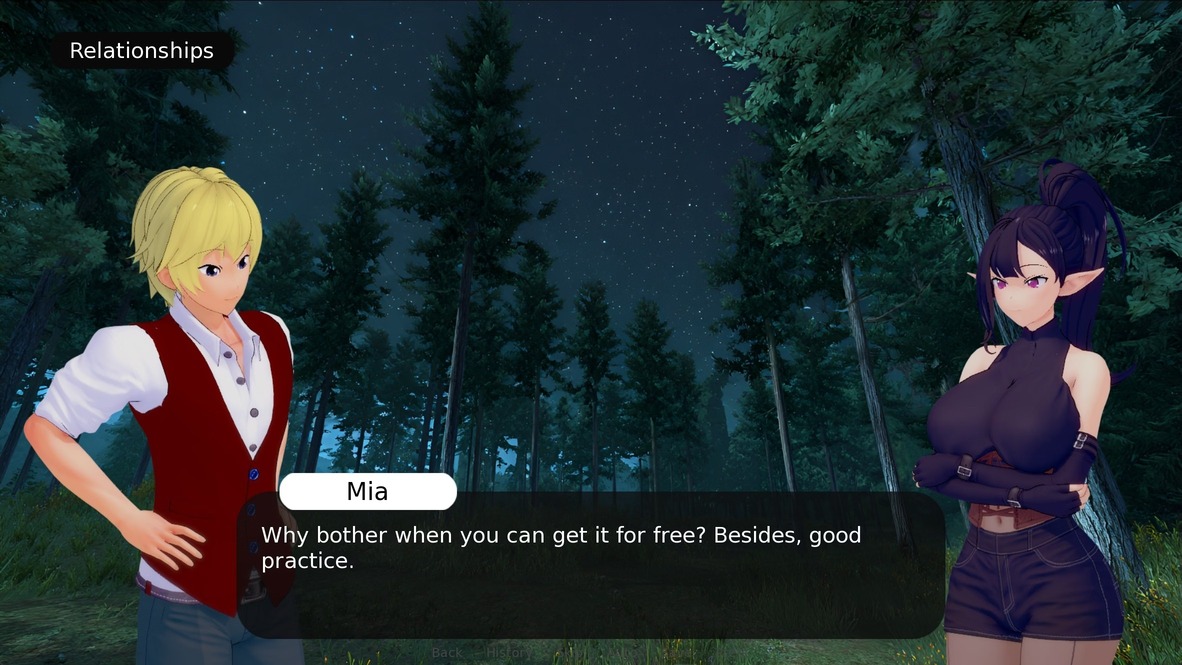
Task: Open the dialogue History log
Action: pyautogui.click(x=507, y=653)
